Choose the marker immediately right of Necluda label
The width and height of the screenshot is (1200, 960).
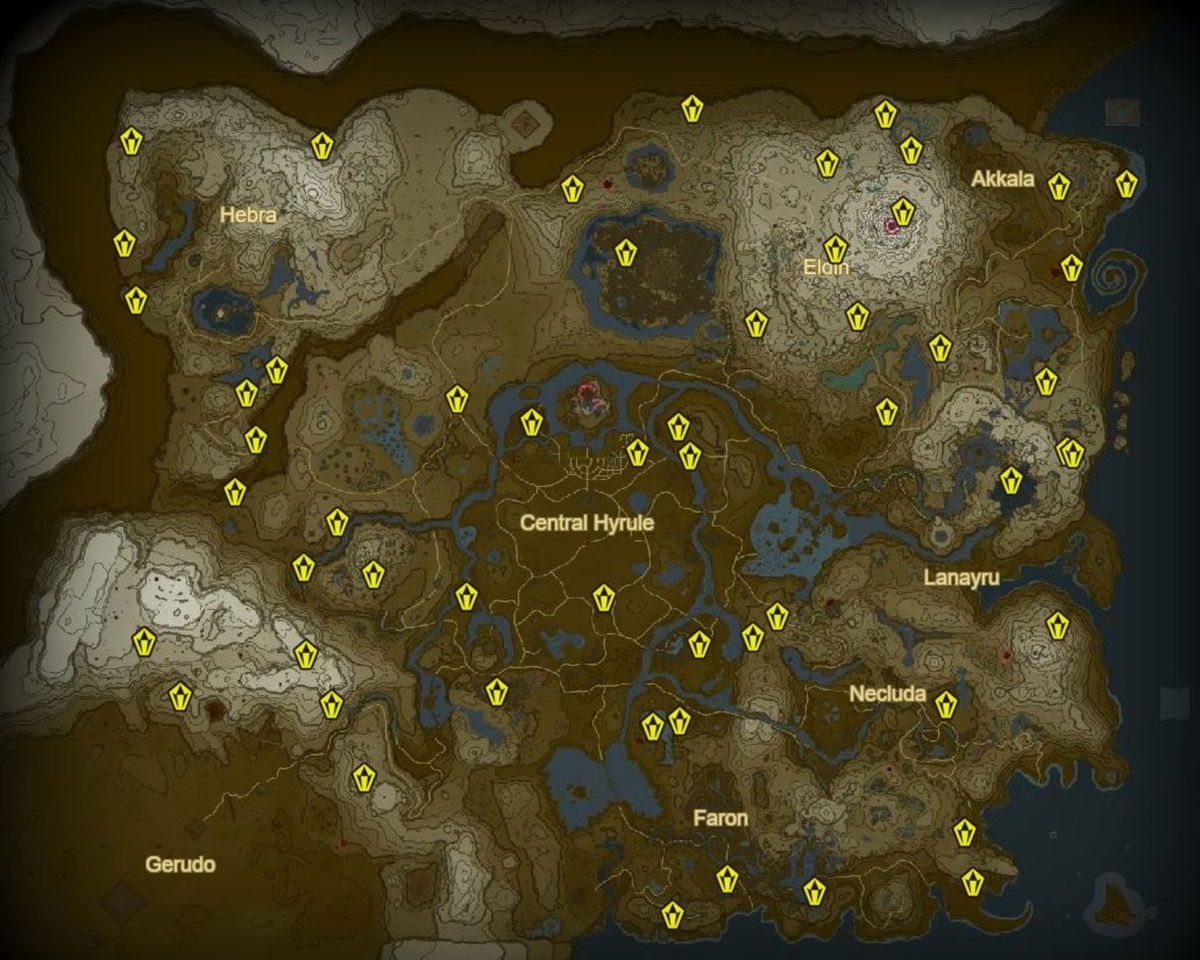[945, 705]
